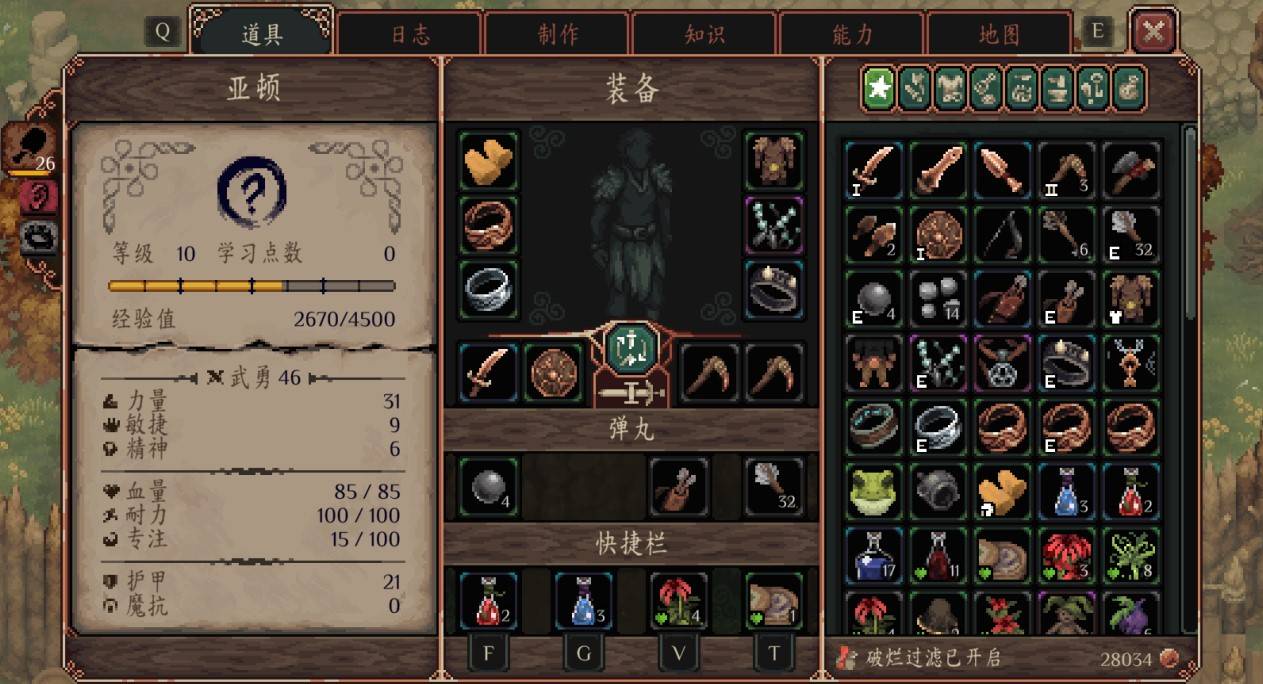Select the star favorites filter
The height and width of the screenshot is (684, 1263).
coord(879,89)
